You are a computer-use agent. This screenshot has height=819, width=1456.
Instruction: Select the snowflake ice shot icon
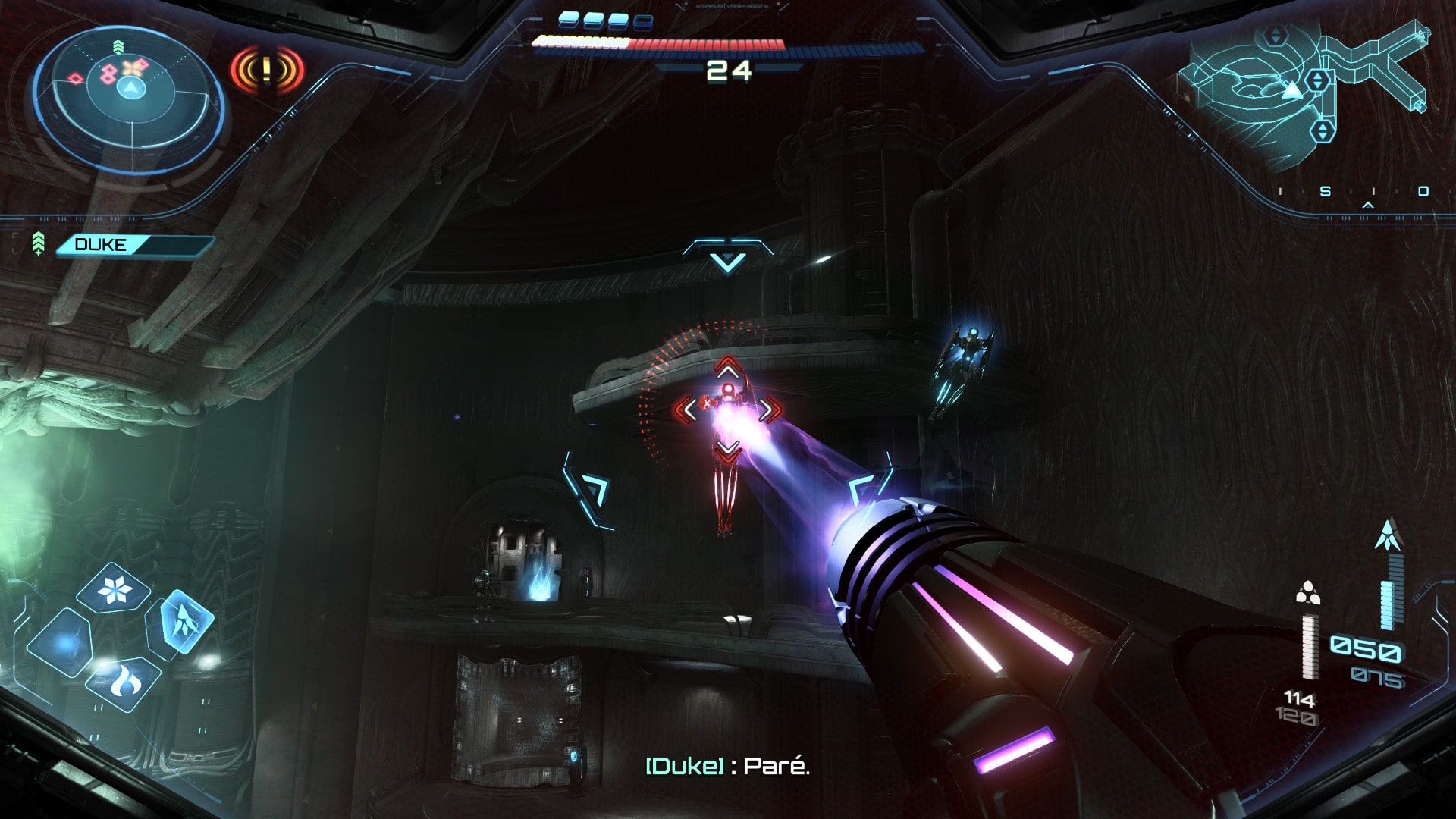(114, 590)
